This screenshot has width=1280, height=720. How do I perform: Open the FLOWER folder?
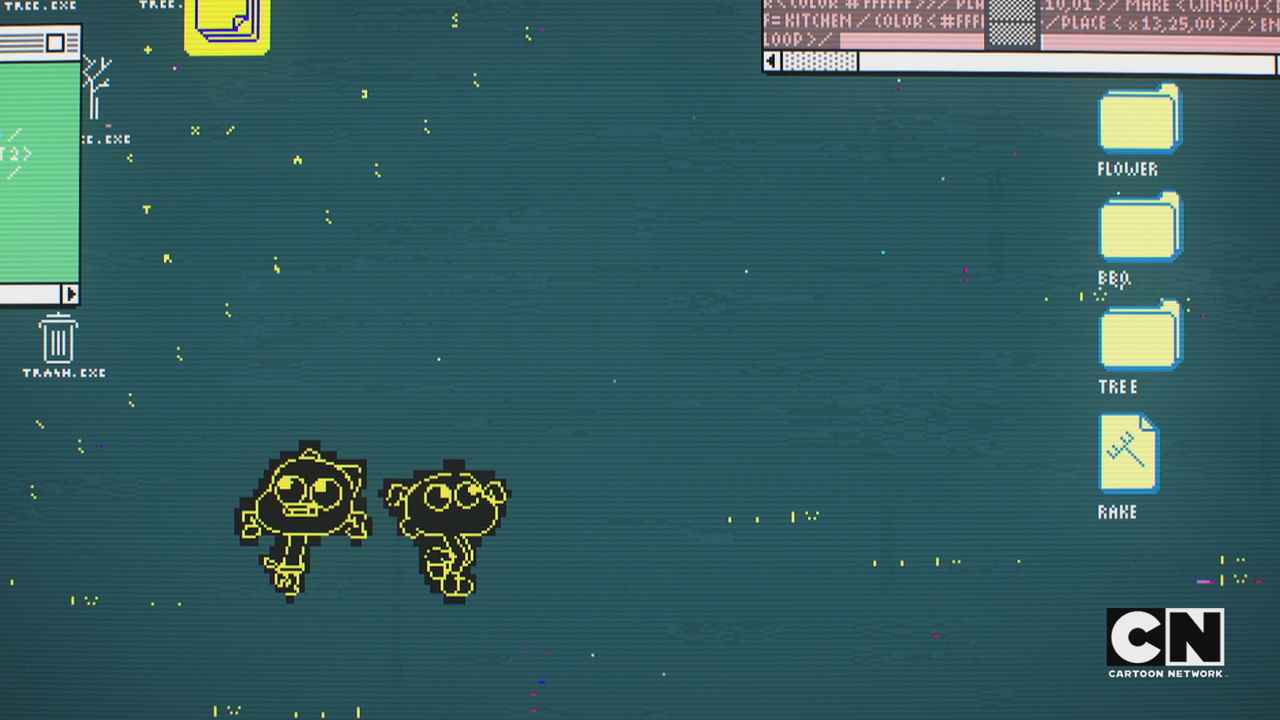click(1138, 120)
